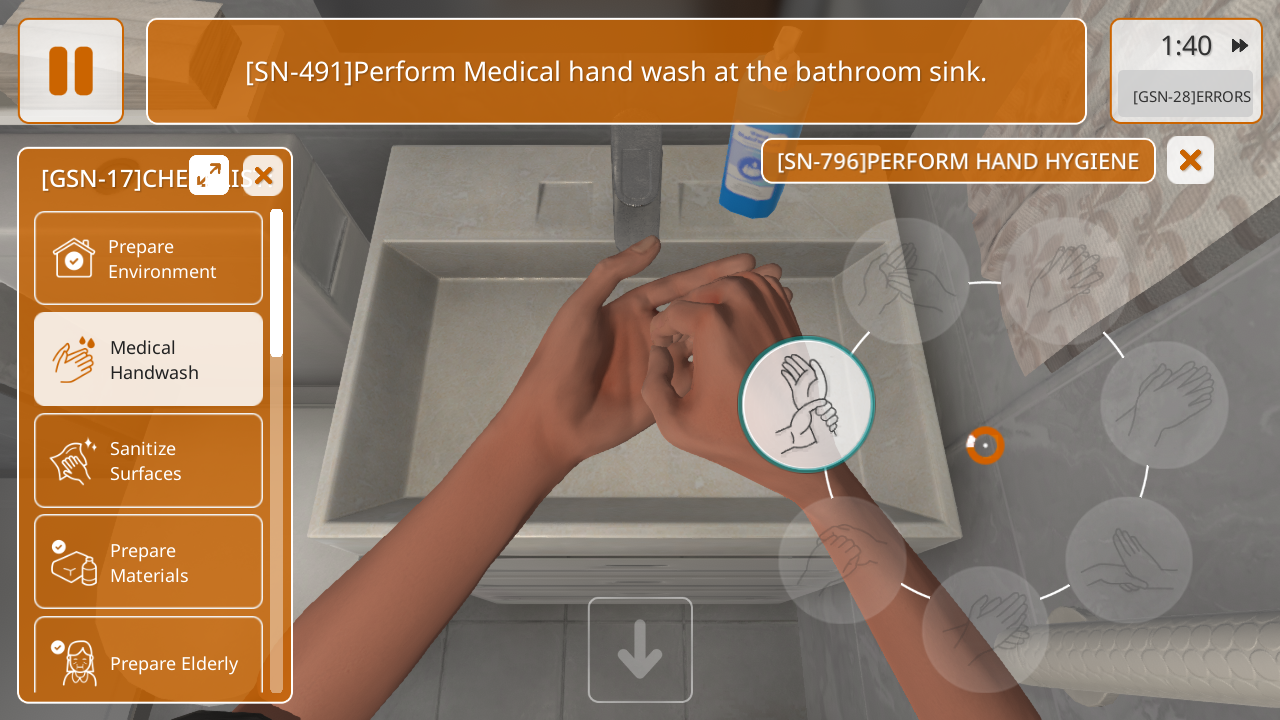Select Prepare Environment in the checklist
This screenshot has height=720, width=1280.
148,258
